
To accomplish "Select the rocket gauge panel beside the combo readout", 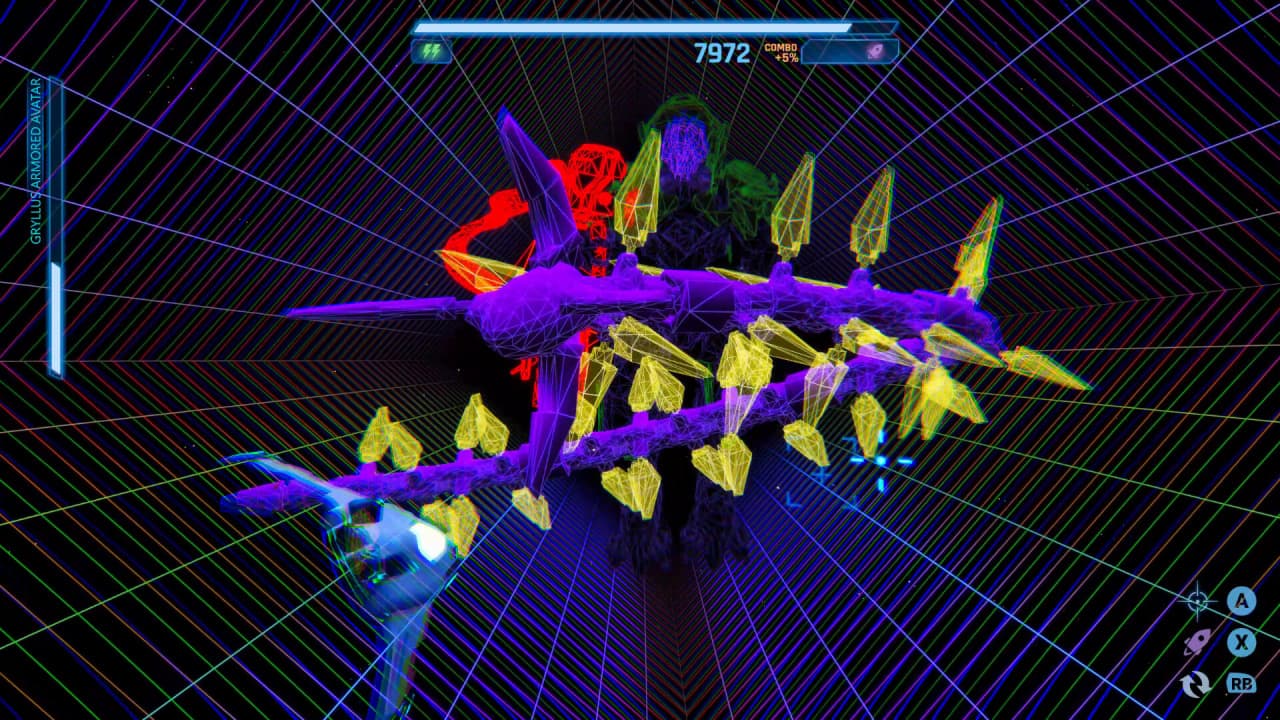I will pyautogui.click(x=849, y=51).
